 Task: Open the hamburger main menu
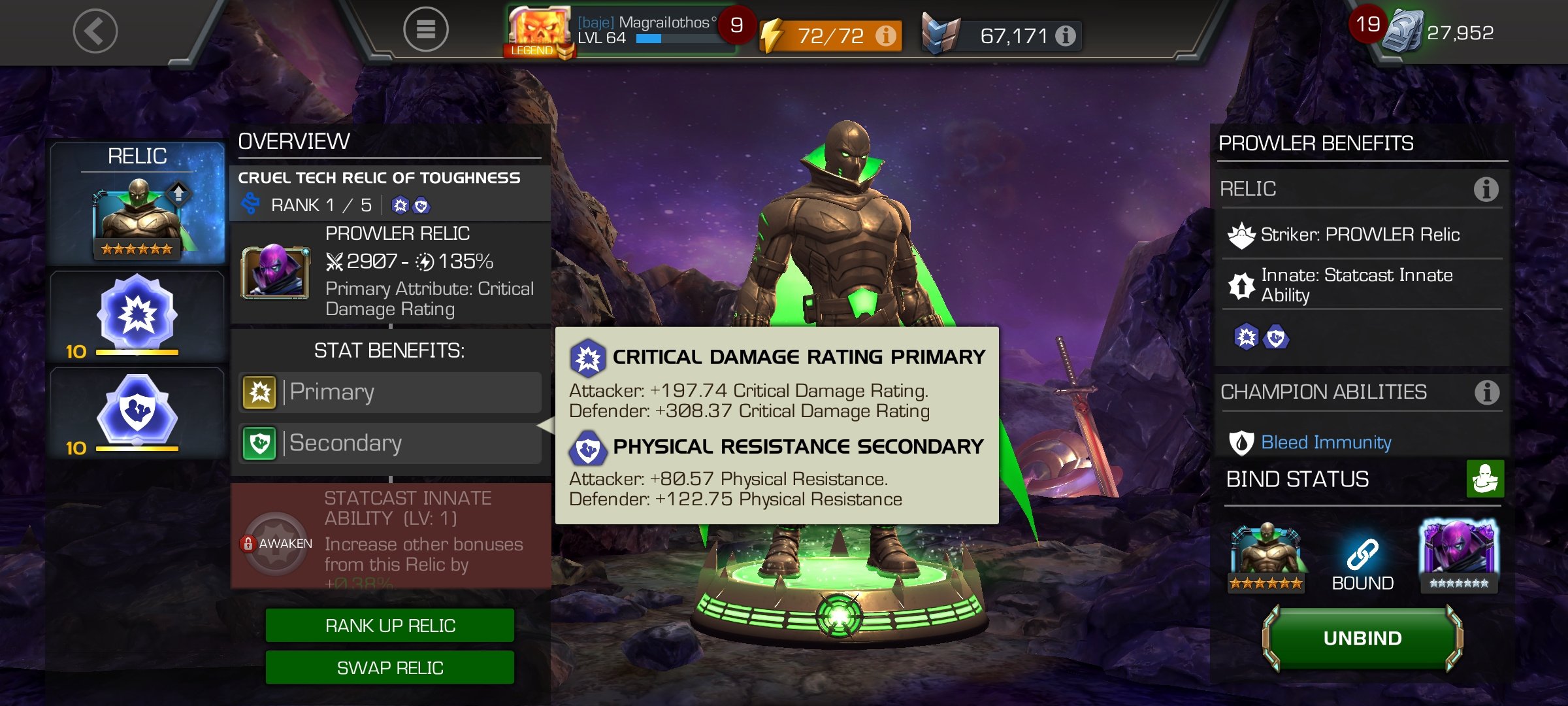[x=425, y=29]
